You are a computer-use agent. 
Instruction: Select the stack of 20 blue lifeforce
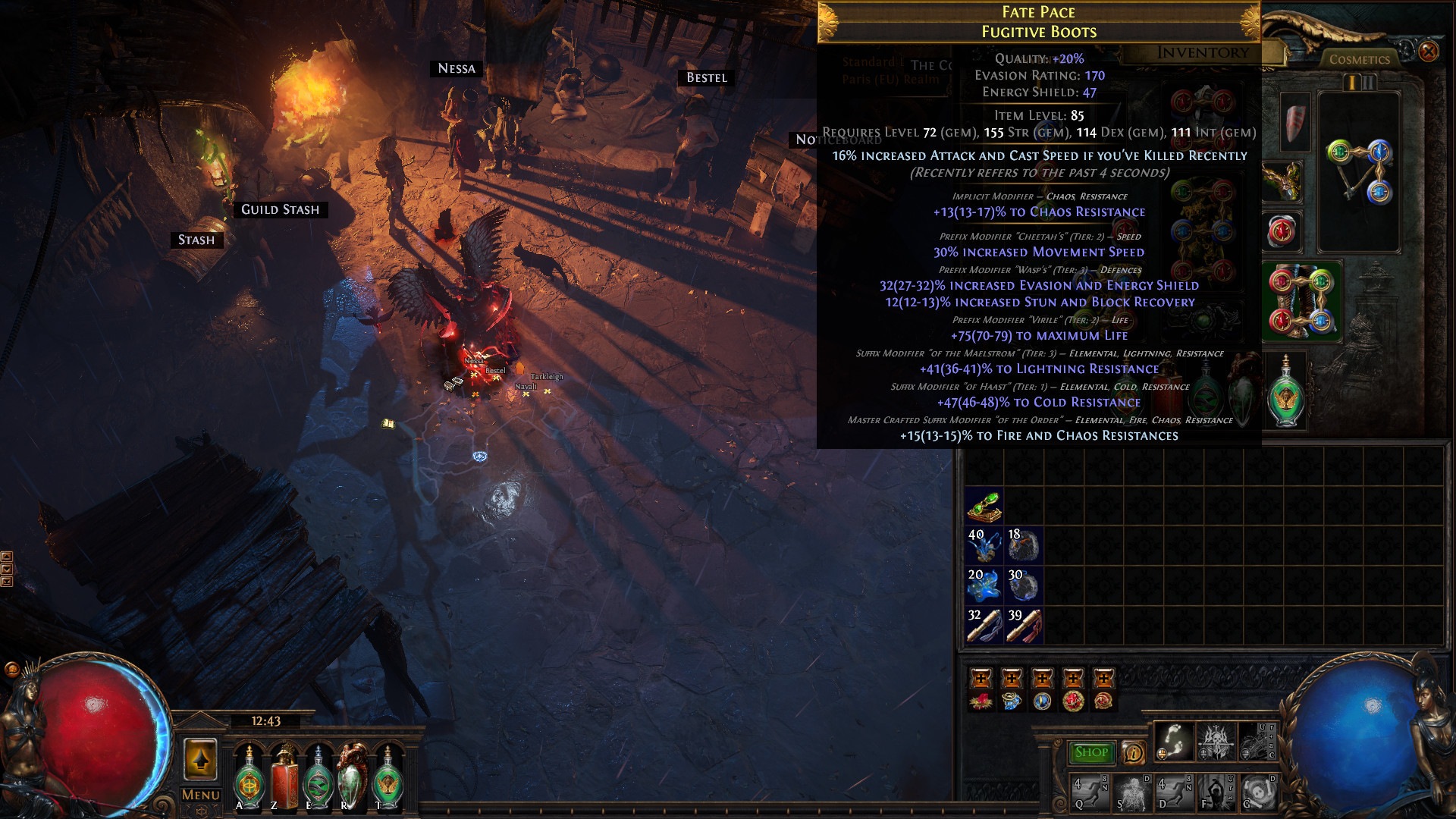pos(984,585)
